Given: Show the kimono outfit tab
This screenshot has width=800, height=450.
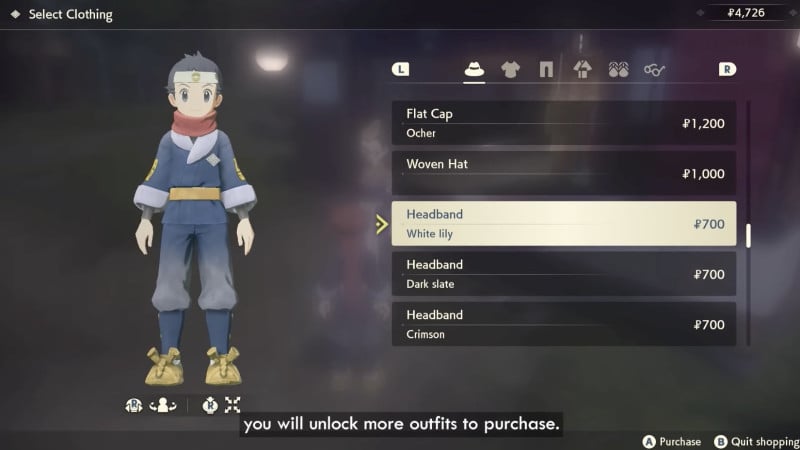Looking at the screenshot, I should pos(582,69).
